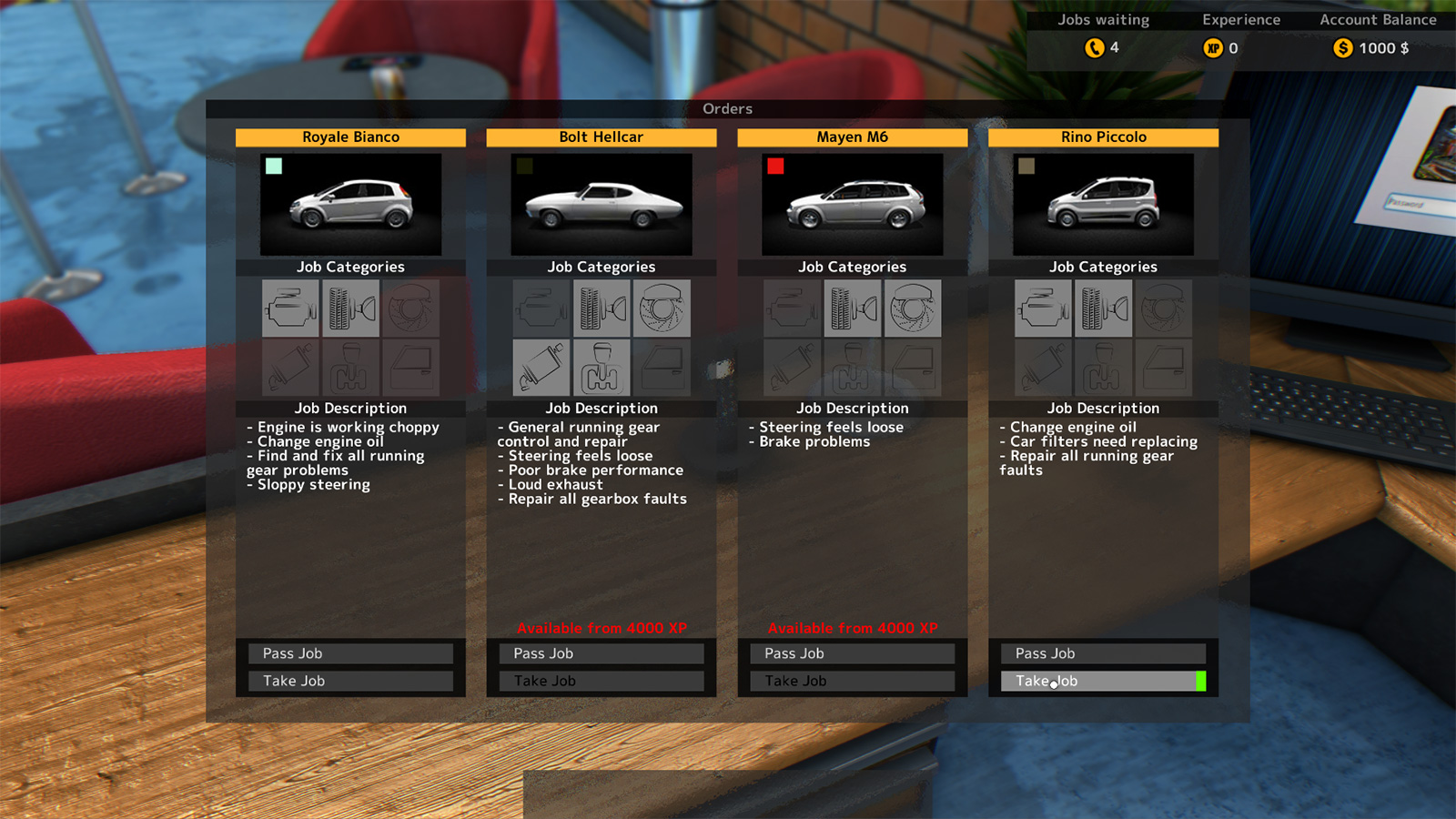1456x819 pixels.
Task: Click the exhaust icon under Bolt Hellcar
Action: coord(541,368)
